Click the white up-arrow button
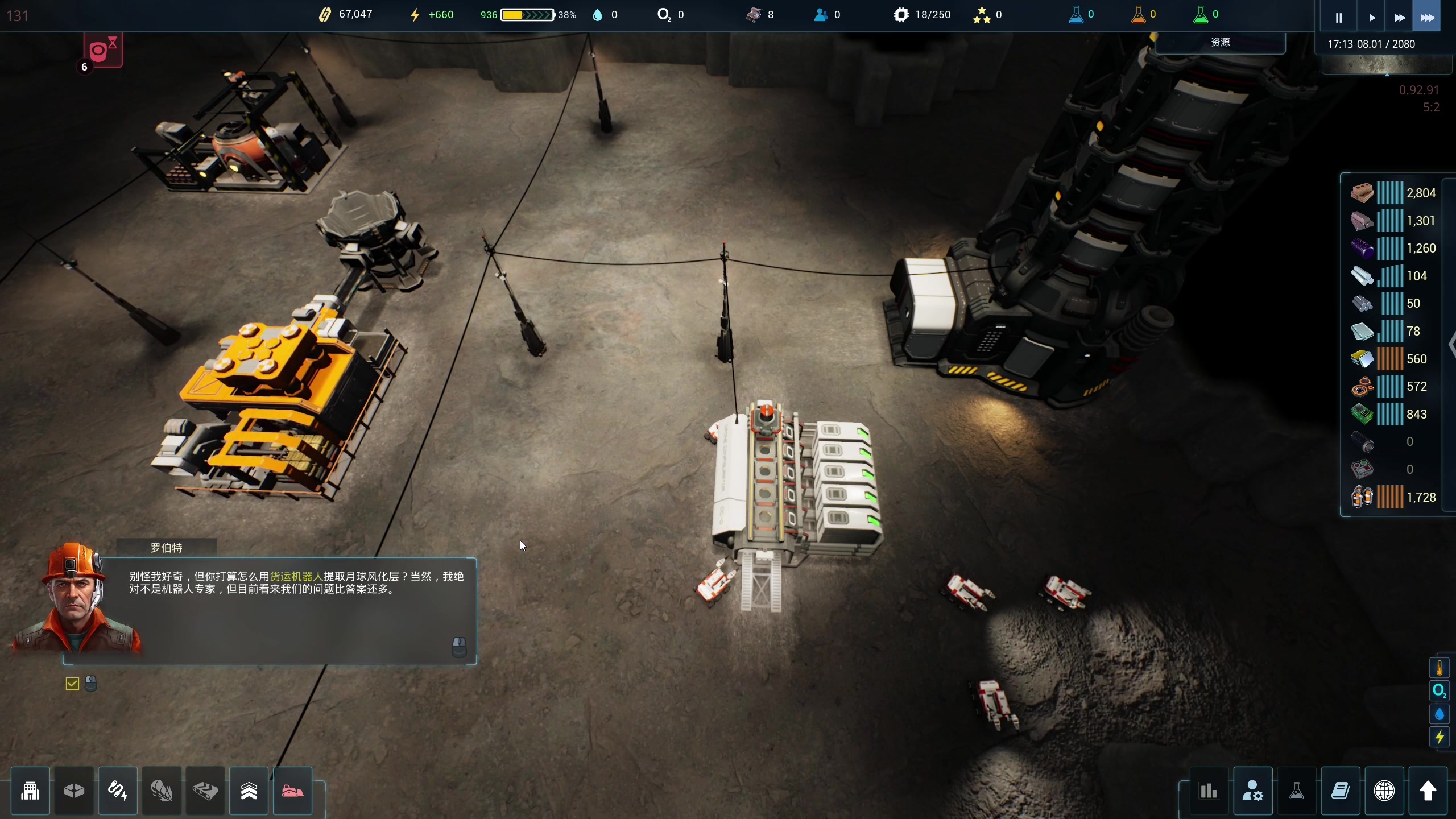Viewport: 1456px width, 819px height. pyautogui.click(x=1428, y=791)
